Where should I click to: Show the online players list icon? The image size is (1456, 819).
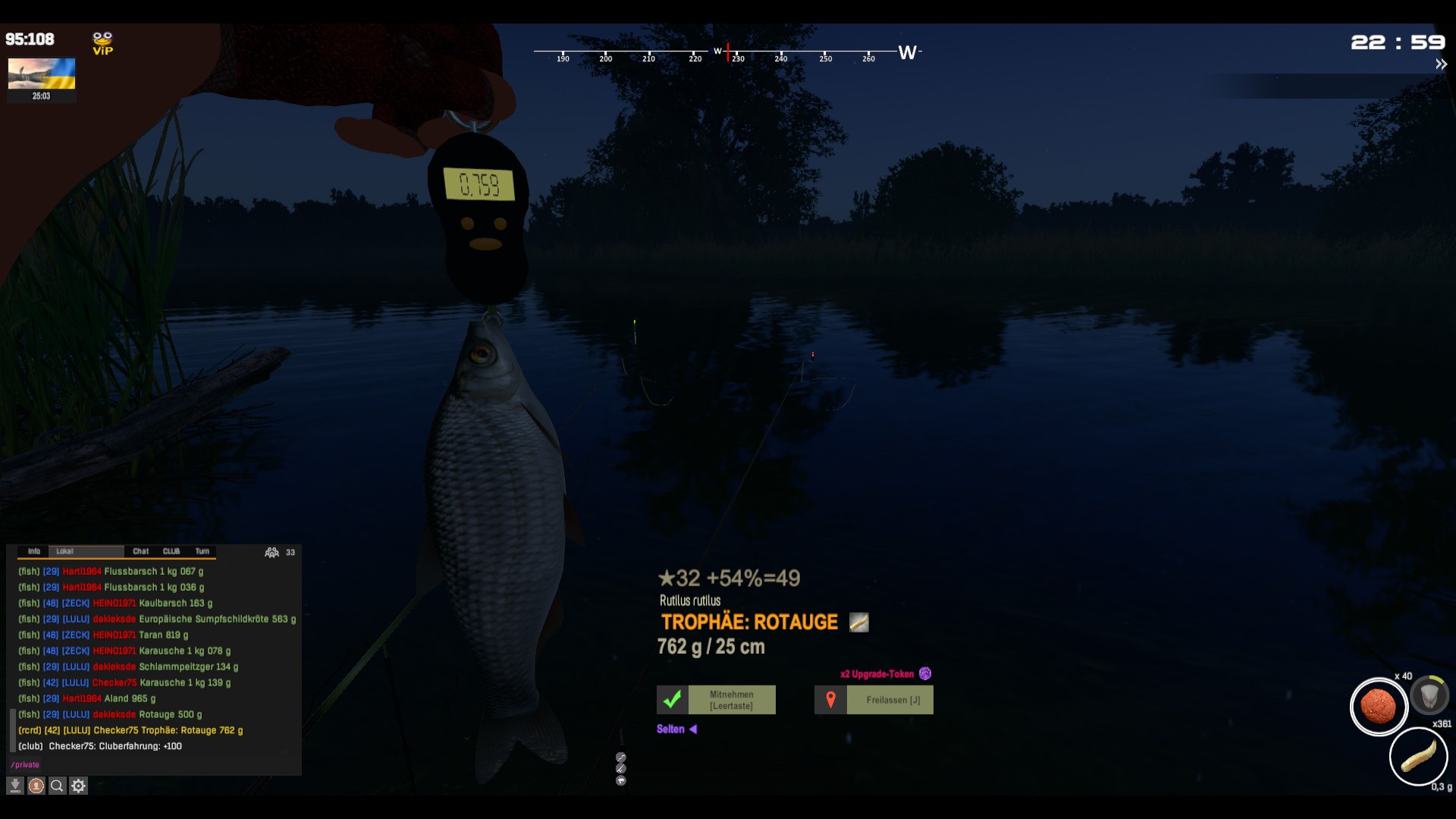[x=271, y=552]
